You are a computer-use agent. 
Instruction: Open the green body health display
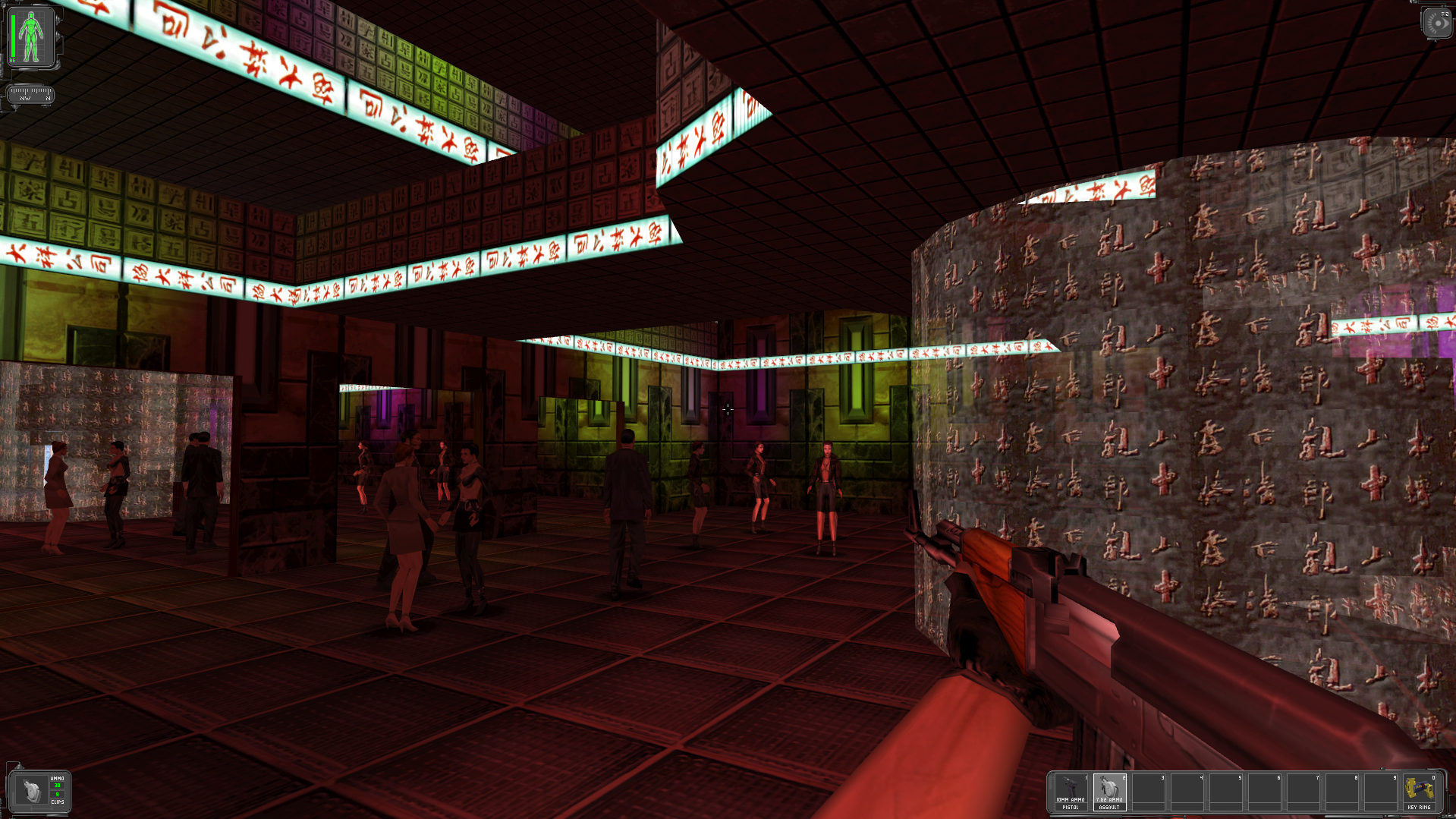tap(31, 37)
